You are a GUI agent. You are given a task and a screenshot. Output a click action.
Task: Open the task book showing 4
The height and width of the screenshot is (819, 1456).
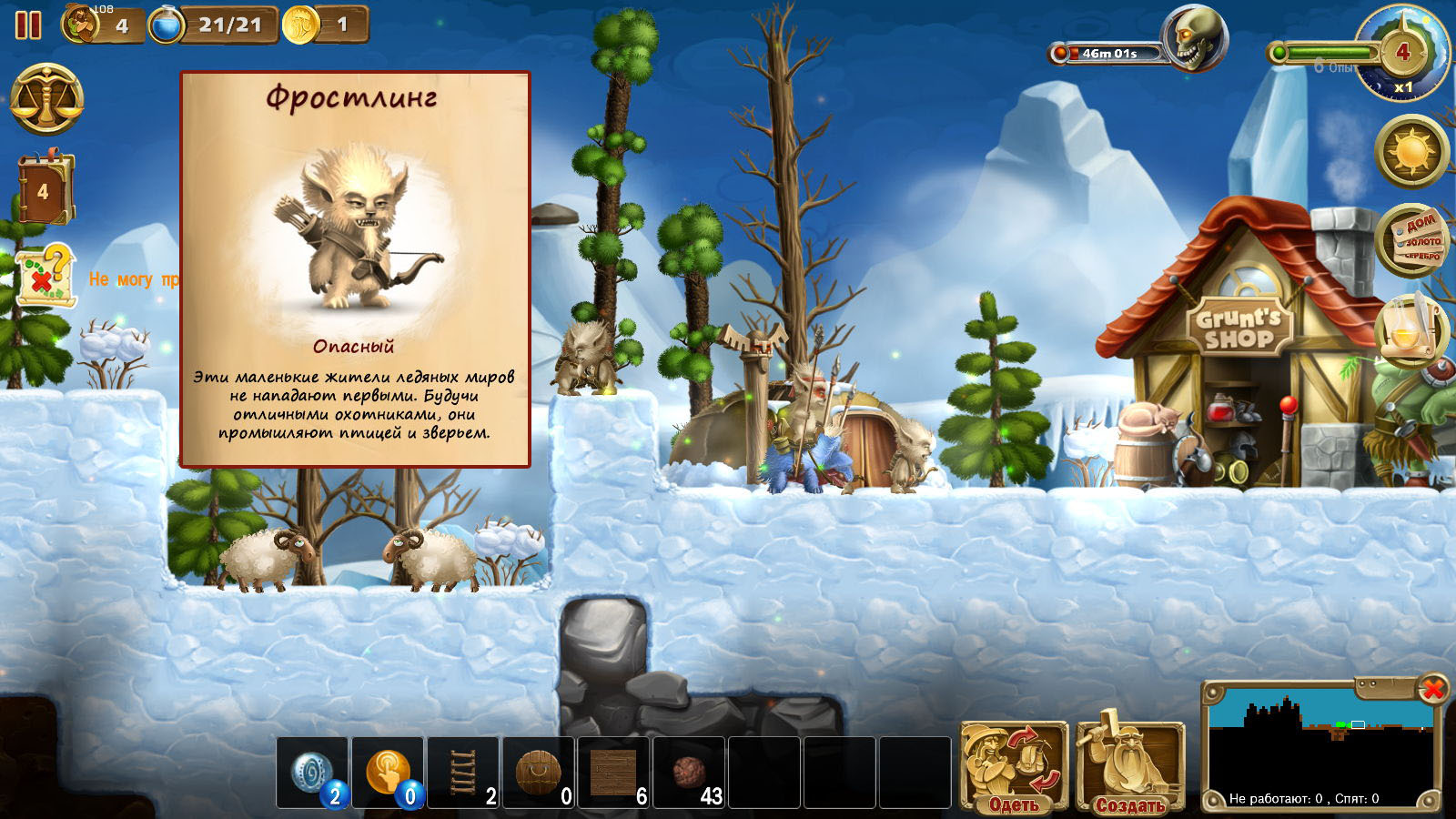click(x=44, y=190)
